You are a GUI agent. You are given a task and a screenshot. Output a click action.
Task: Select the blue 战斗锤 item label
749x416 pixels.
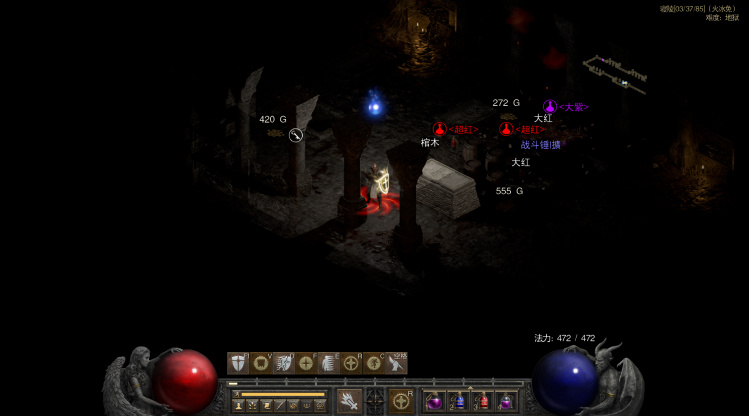coord(540,144)
